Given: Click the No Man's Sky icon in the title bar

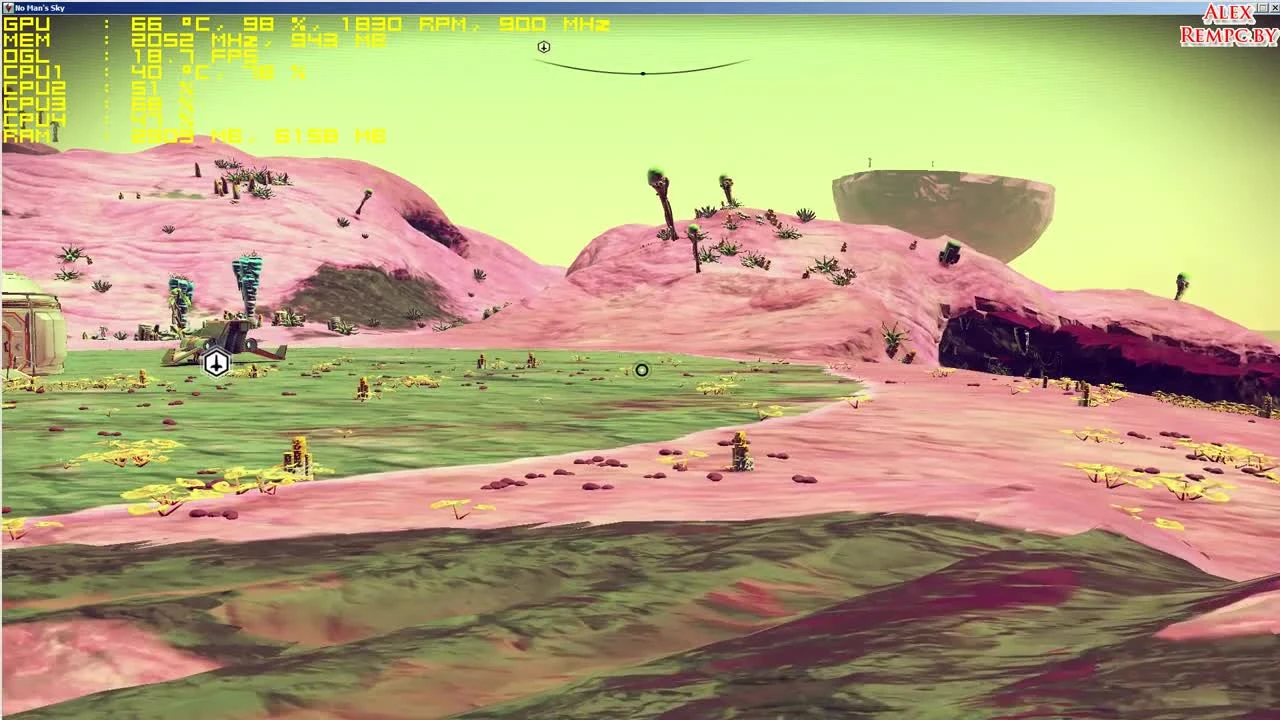Looking at the screenshot, I should pos(8,8).
